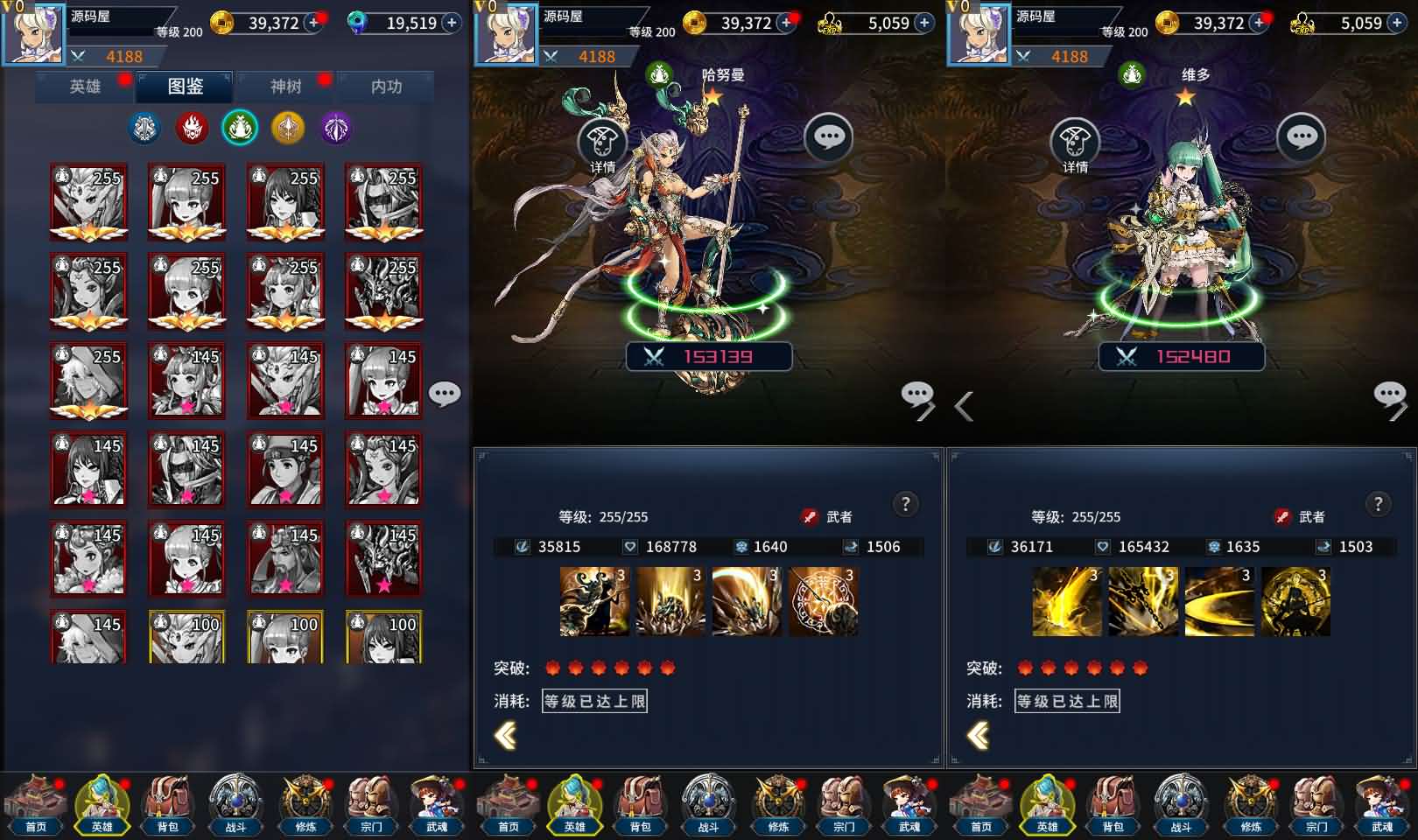Inspect 哈努曼's dark warrior silhouette skill
This screenshot has height=840, width=1418.
click(x=594, y=601)
